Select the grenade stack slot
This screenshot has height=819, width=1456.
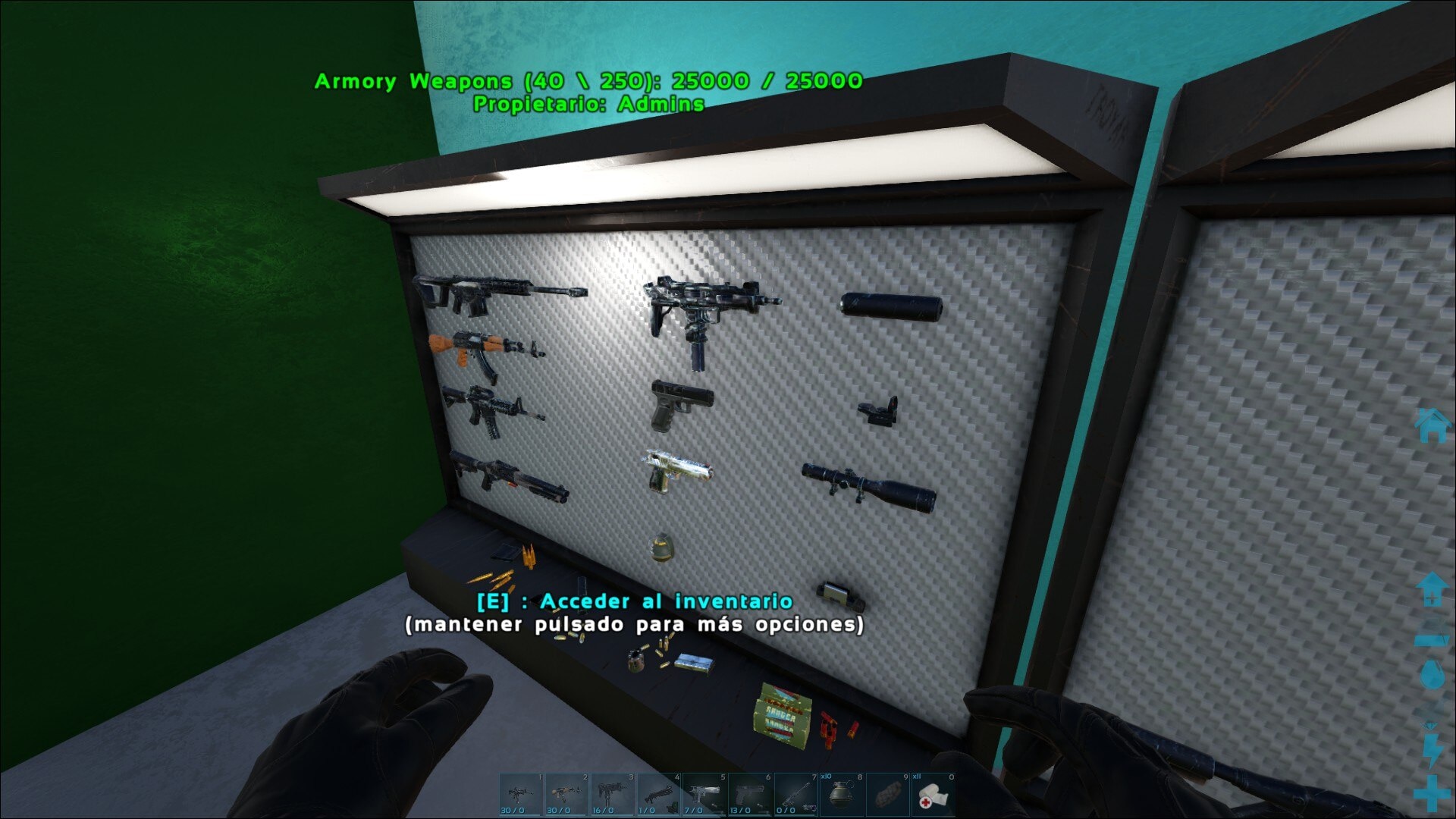coord(841,795)
